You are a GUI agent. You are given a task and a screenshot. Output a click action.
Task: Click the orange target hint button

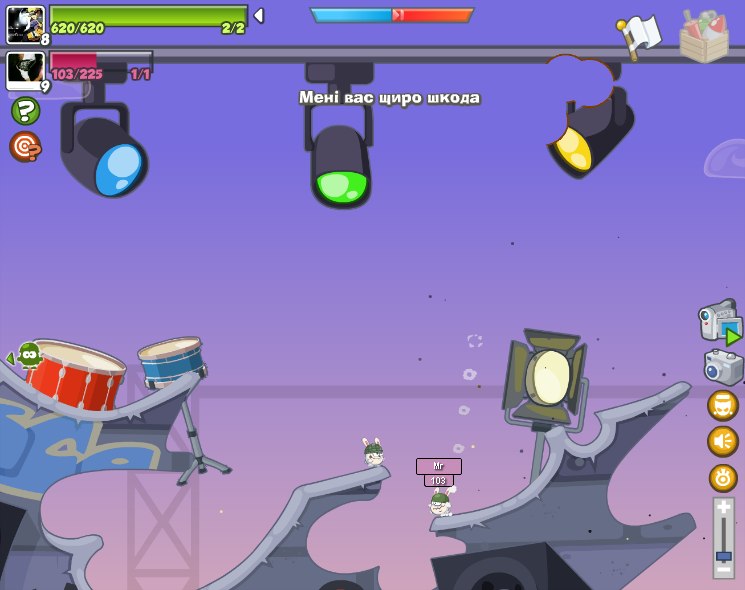pos(25,147)
